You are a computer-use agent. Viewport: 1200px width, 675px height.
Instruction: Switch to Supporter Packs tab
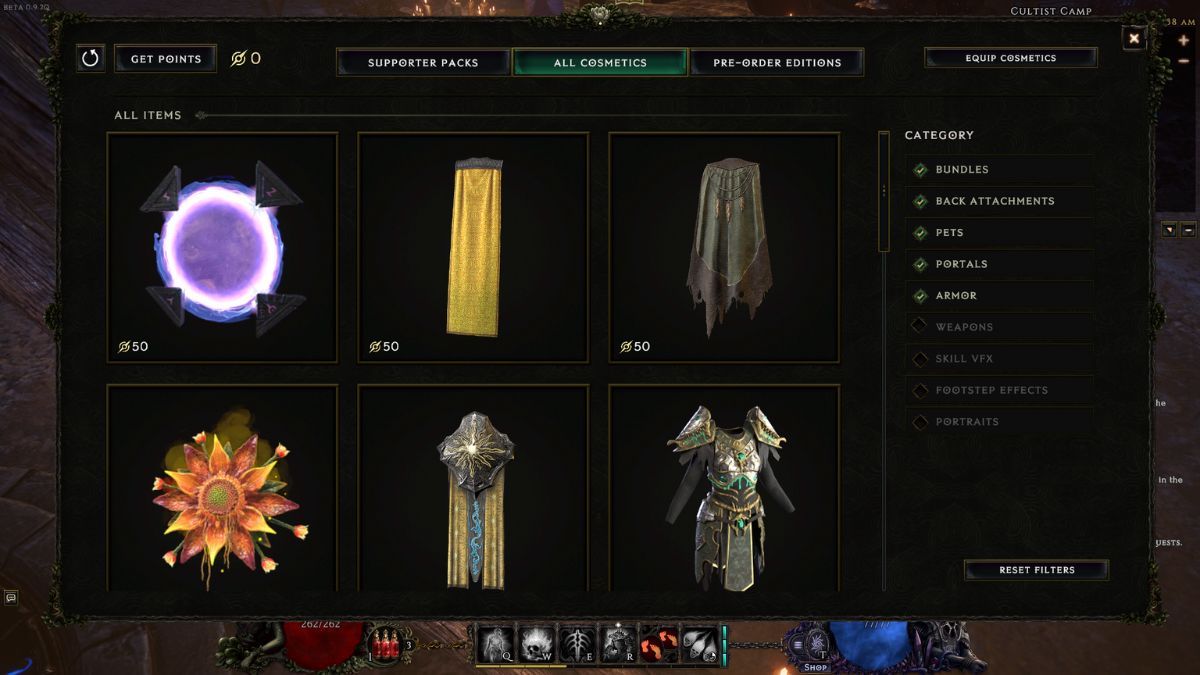click(423, 62)
